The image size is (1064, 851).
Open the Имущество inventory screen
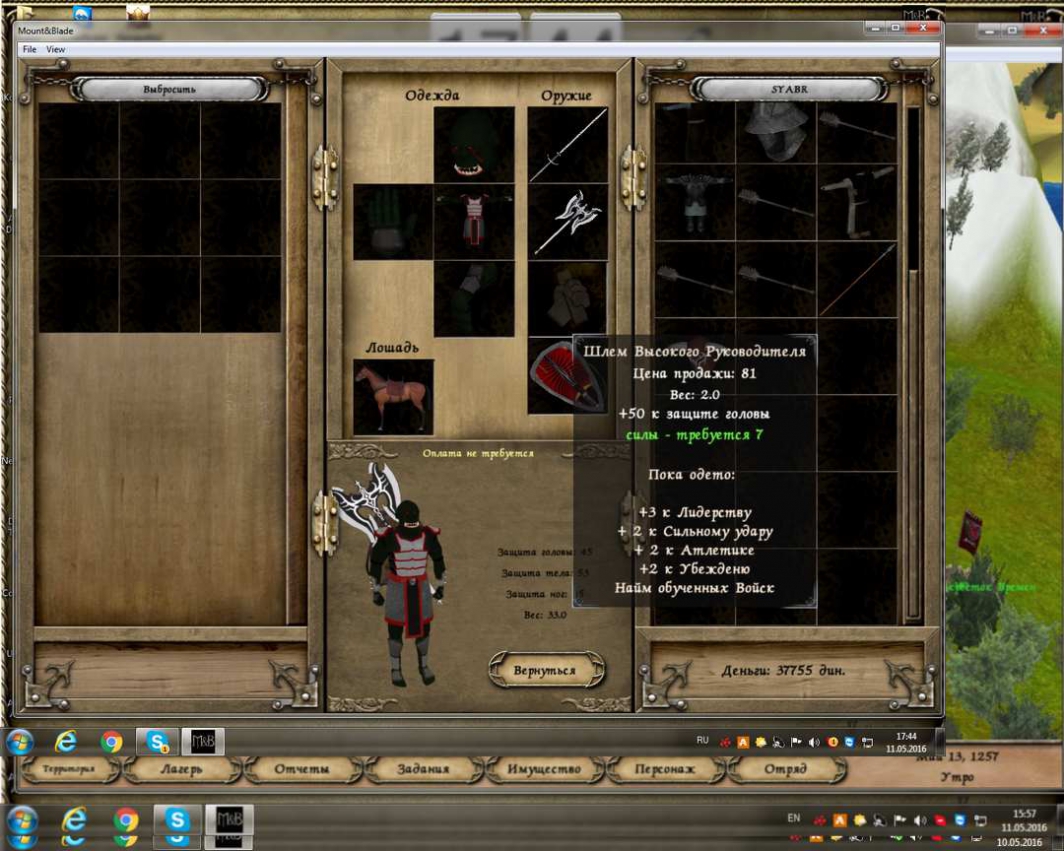544,769
